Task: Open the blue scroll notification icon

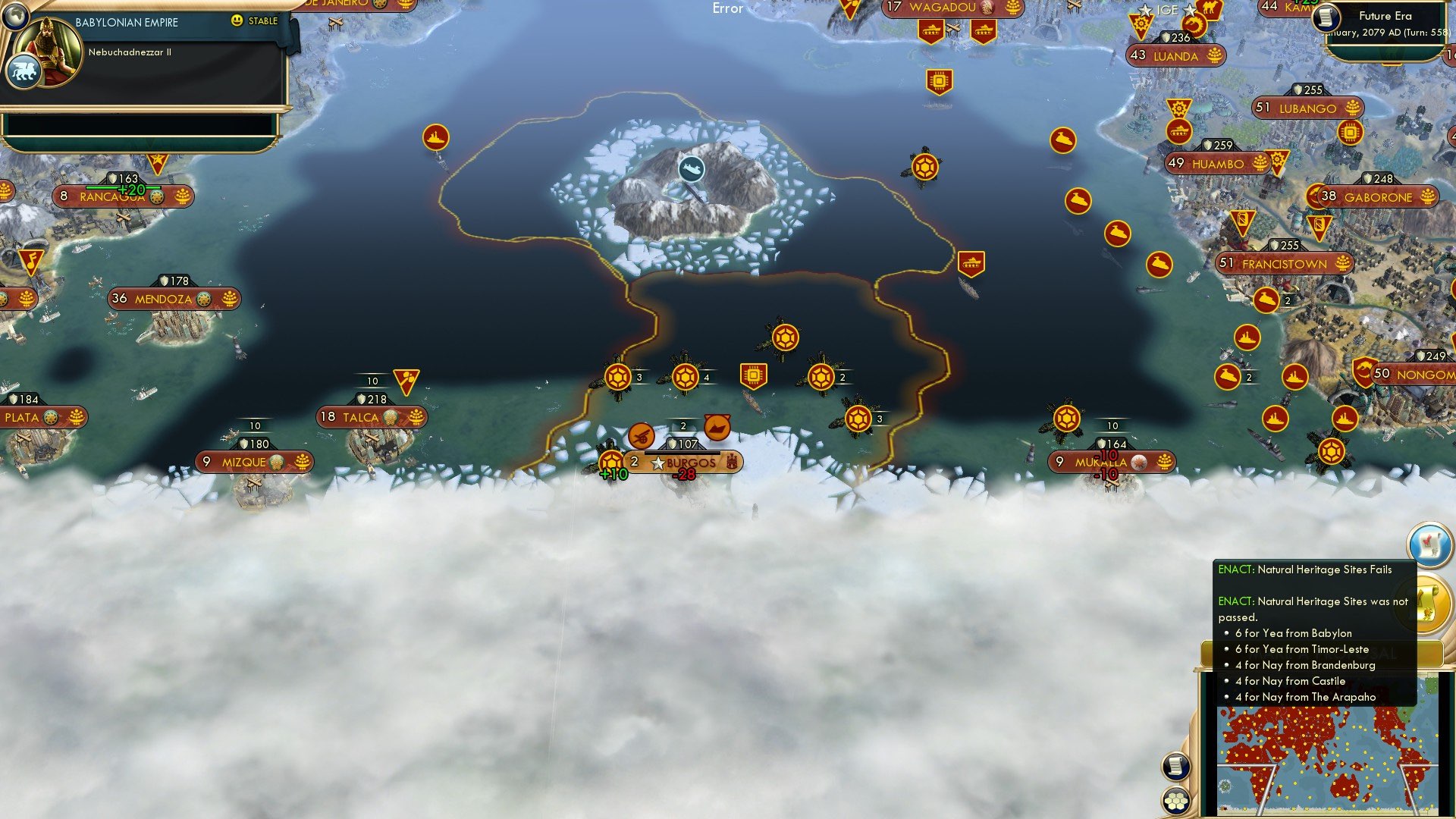Action: click(1429, 543)
